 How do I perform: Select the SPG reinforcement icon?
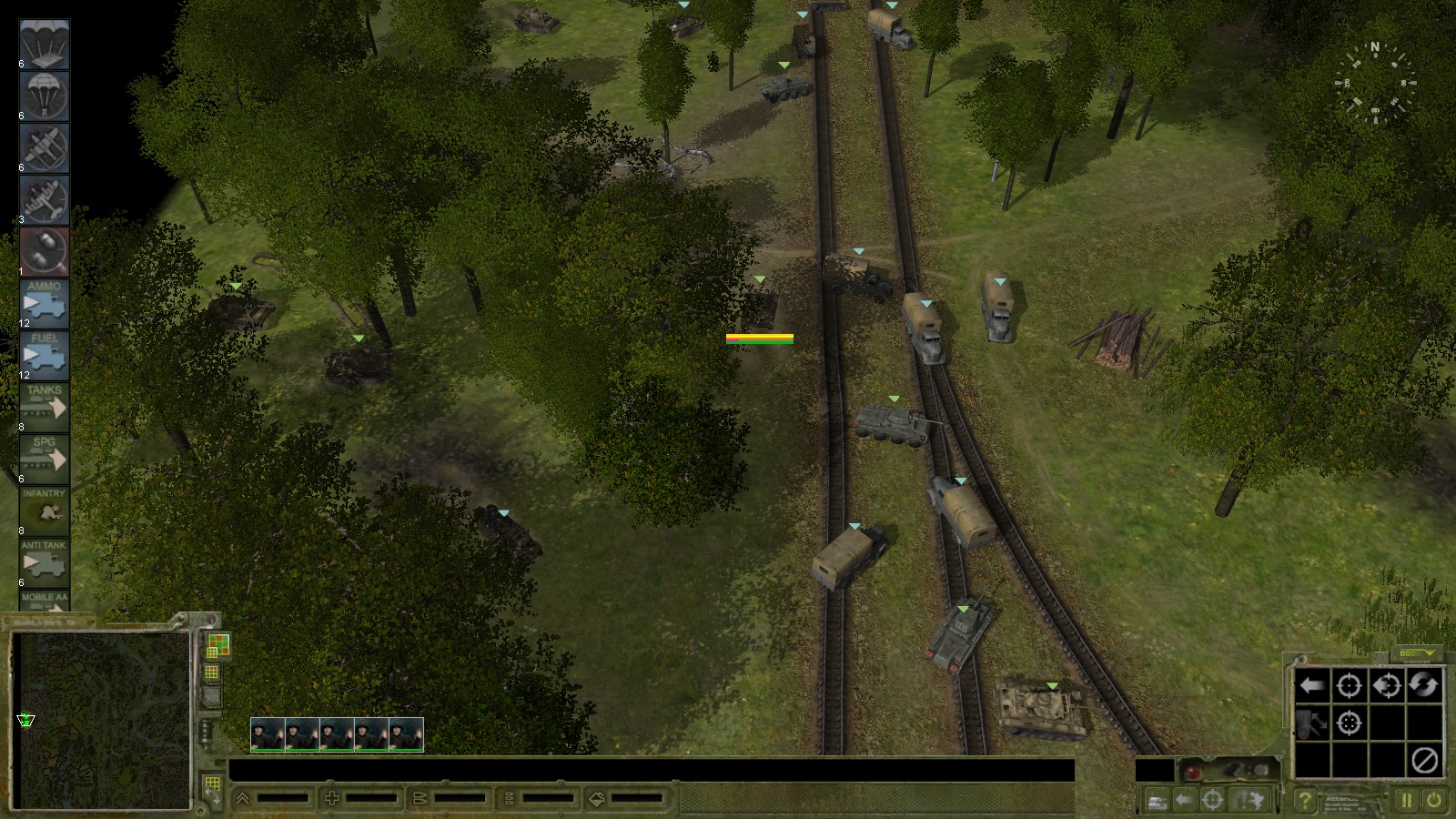click(x=44, y=458)
